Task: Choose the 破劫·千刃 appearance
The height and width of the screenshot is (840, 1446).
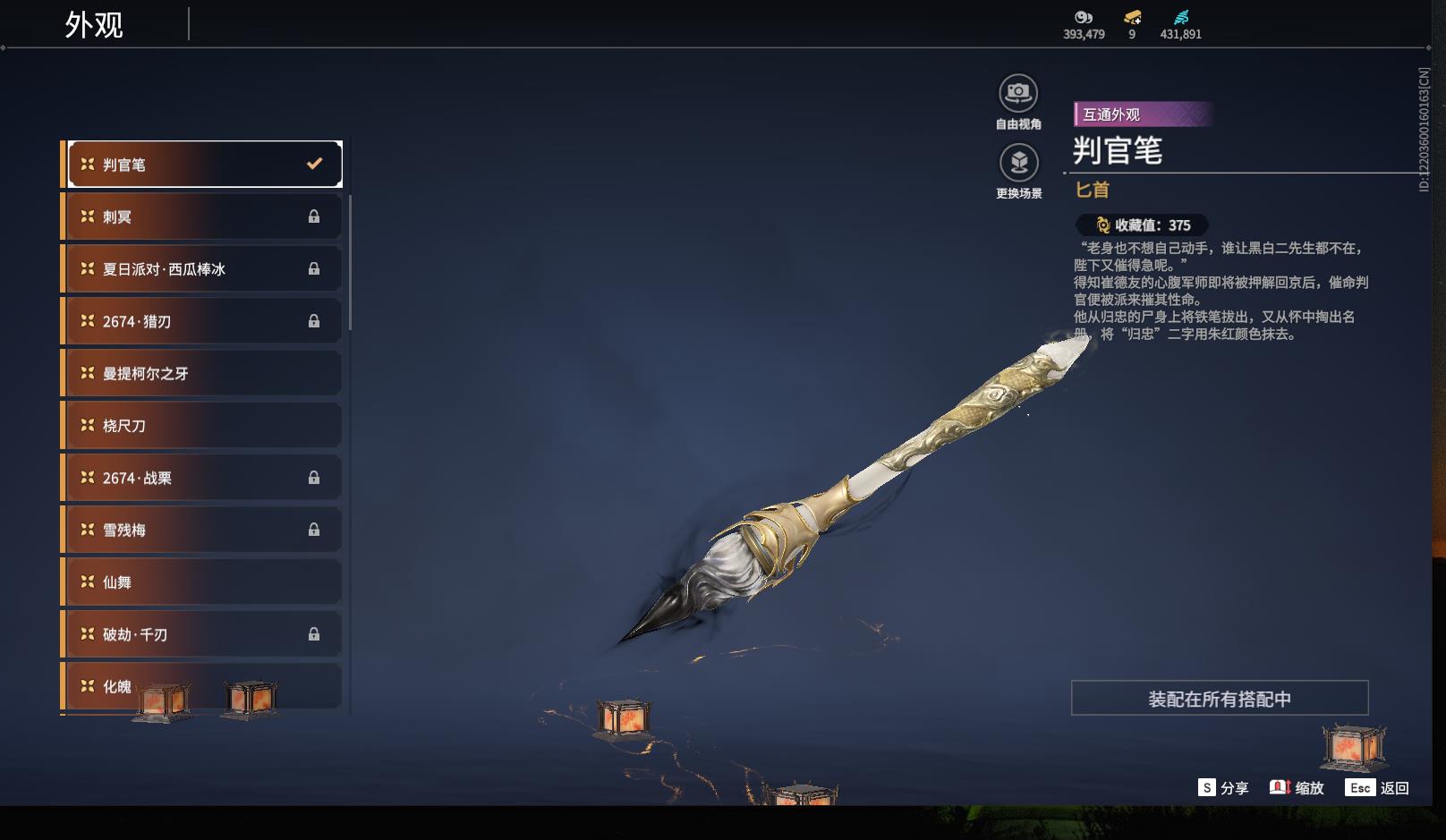Action: (x=204, y=634)
